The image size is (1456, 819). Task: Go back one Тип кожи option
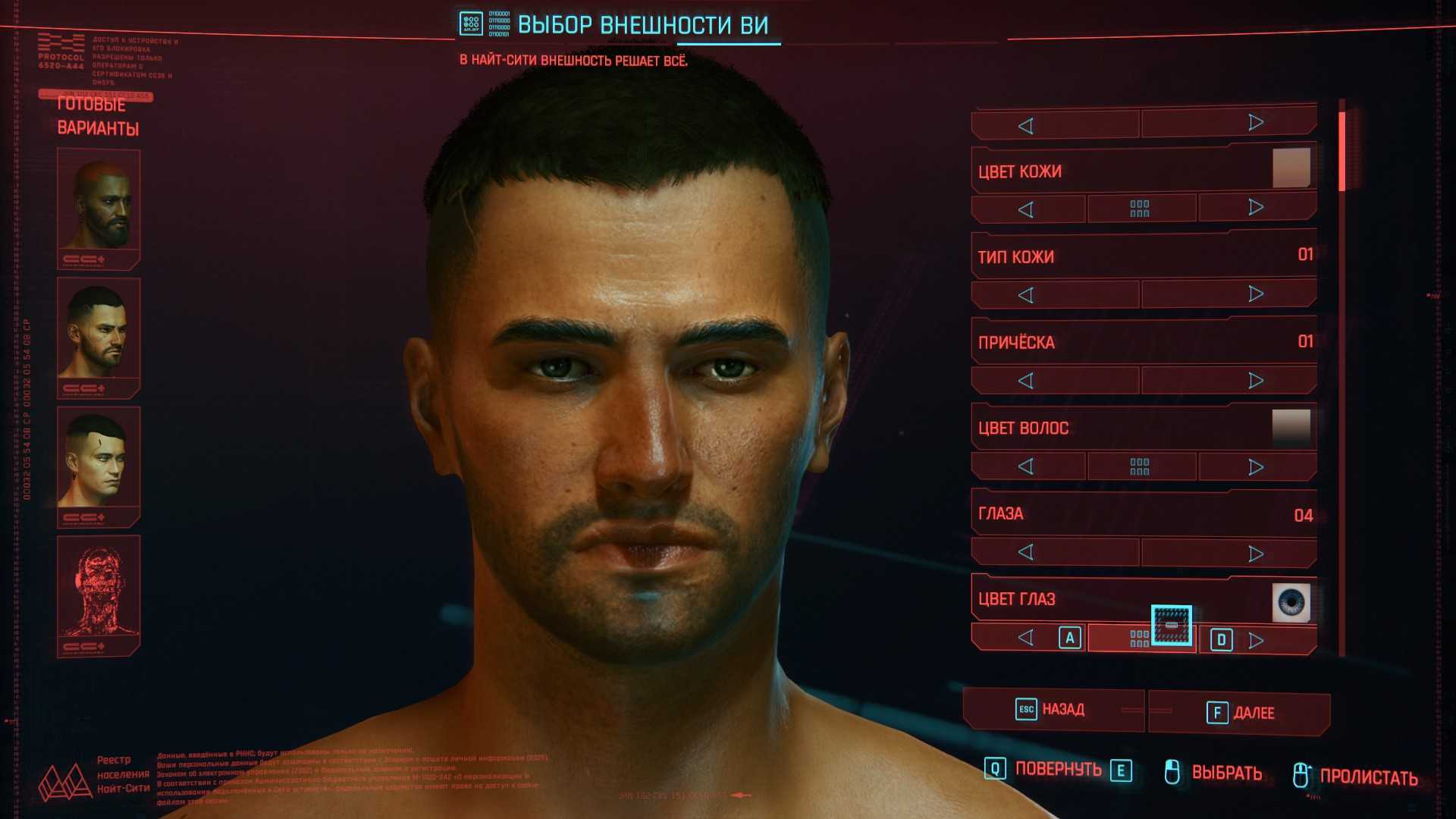[x=1026, y=295]
